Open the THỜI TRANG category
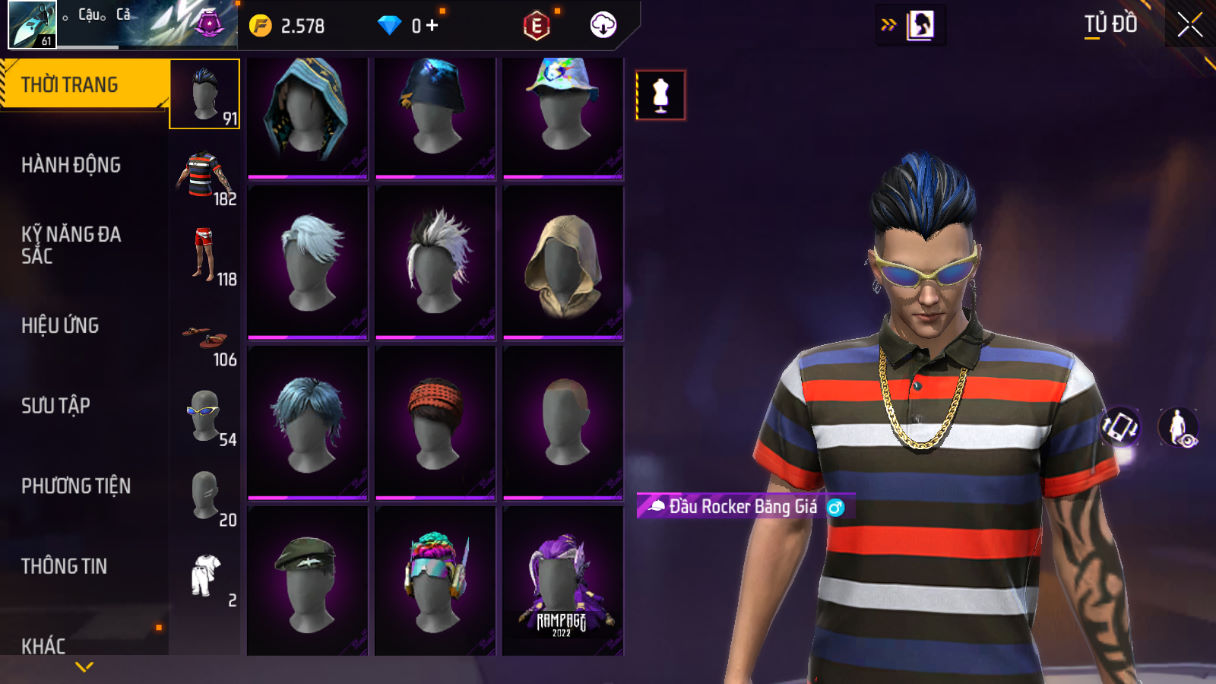 (x=70, y=86)
